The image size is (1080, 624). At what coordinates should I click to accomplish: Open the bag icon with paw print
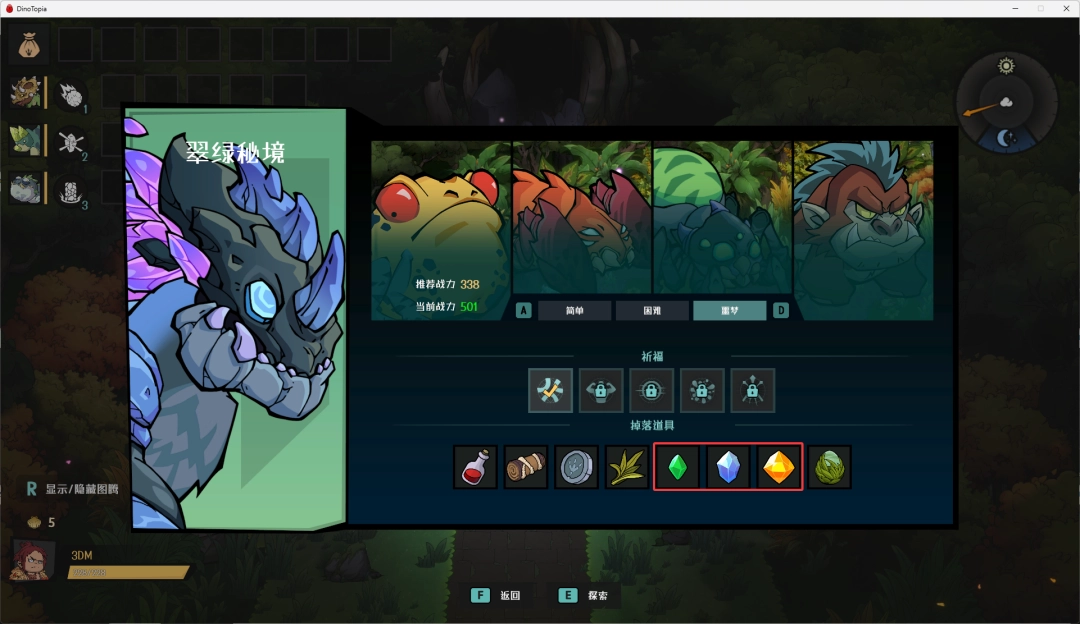pyautogui.click(x=29, y=45)
